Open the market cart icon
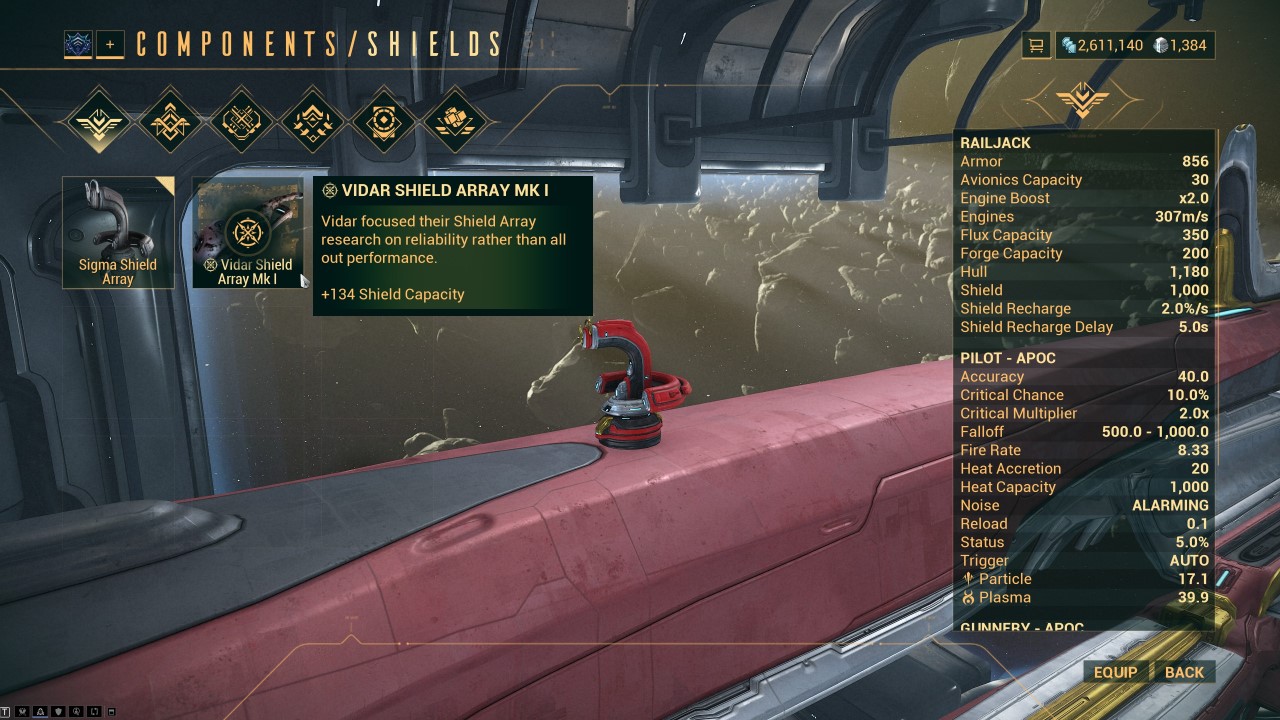 coord(1035,45)
